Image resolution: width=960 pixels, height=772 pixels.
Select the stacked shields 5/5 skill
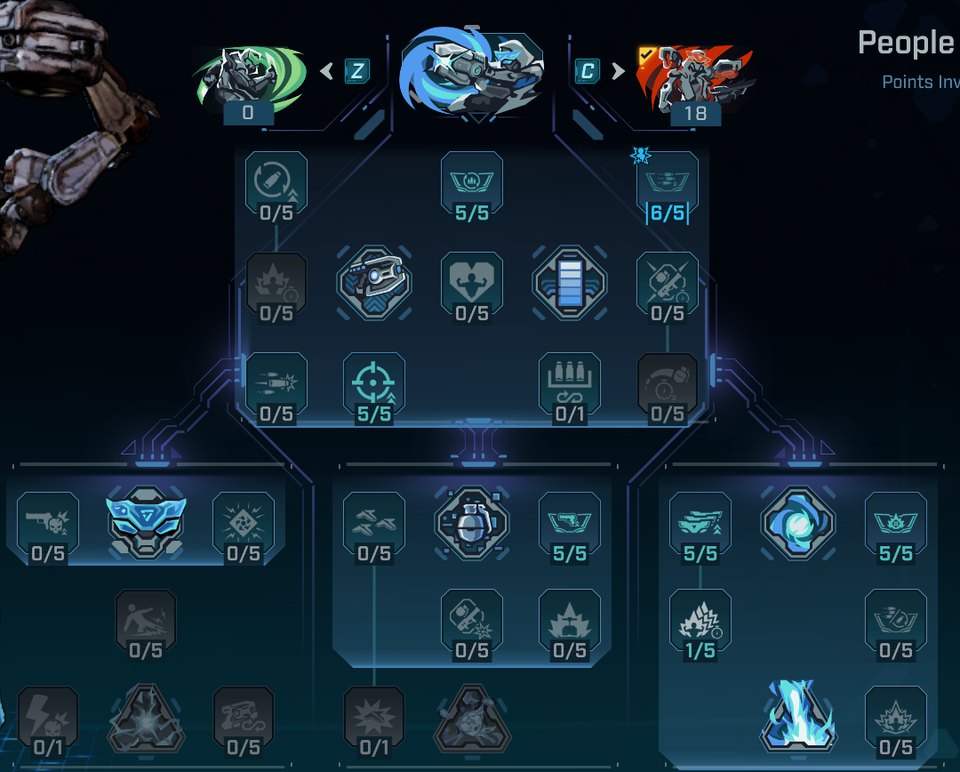(700, 524)
